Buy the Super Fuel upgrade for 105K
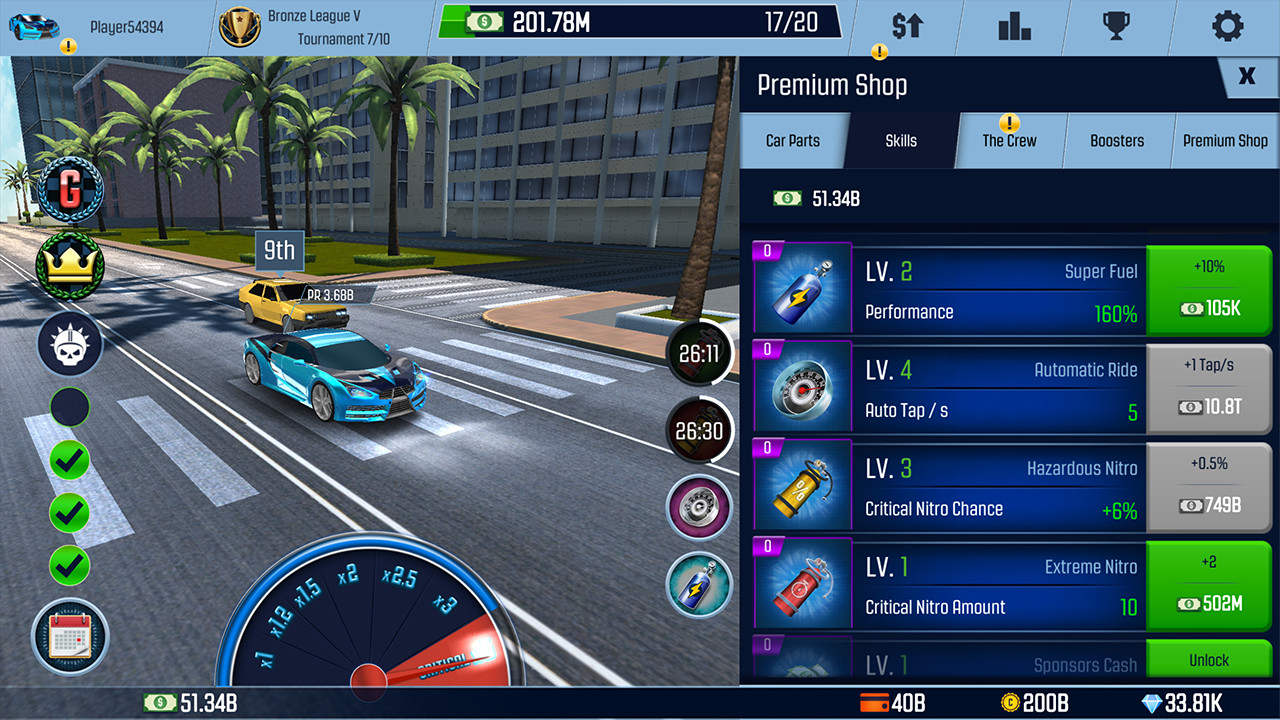The image size is (1280, 720). (1209, 290)
